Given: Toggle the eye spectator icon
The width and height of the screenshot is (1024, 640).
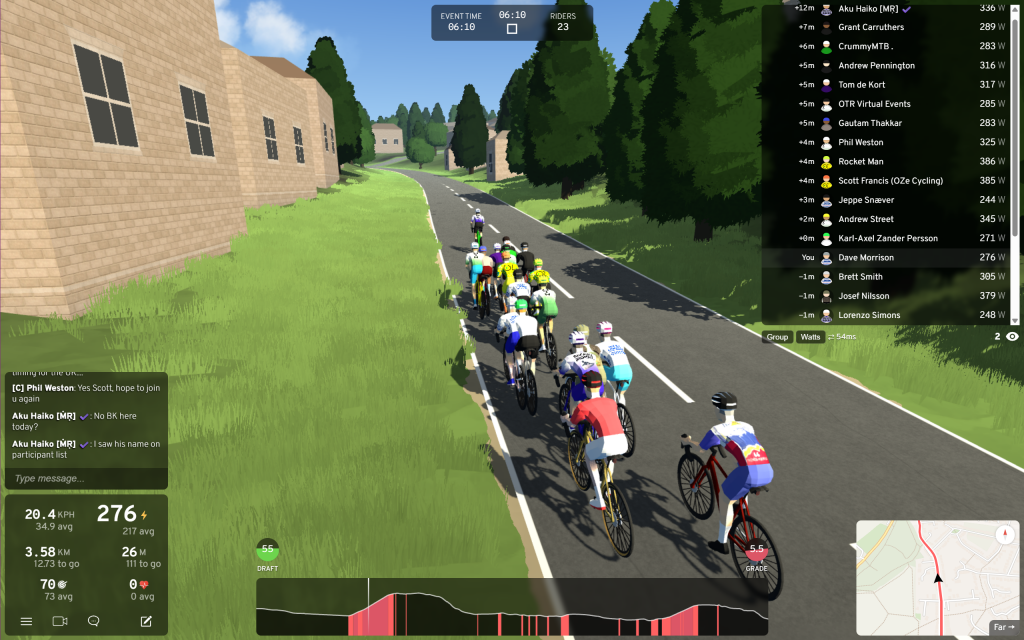Looking at the screenshot, I should 1012,337.
